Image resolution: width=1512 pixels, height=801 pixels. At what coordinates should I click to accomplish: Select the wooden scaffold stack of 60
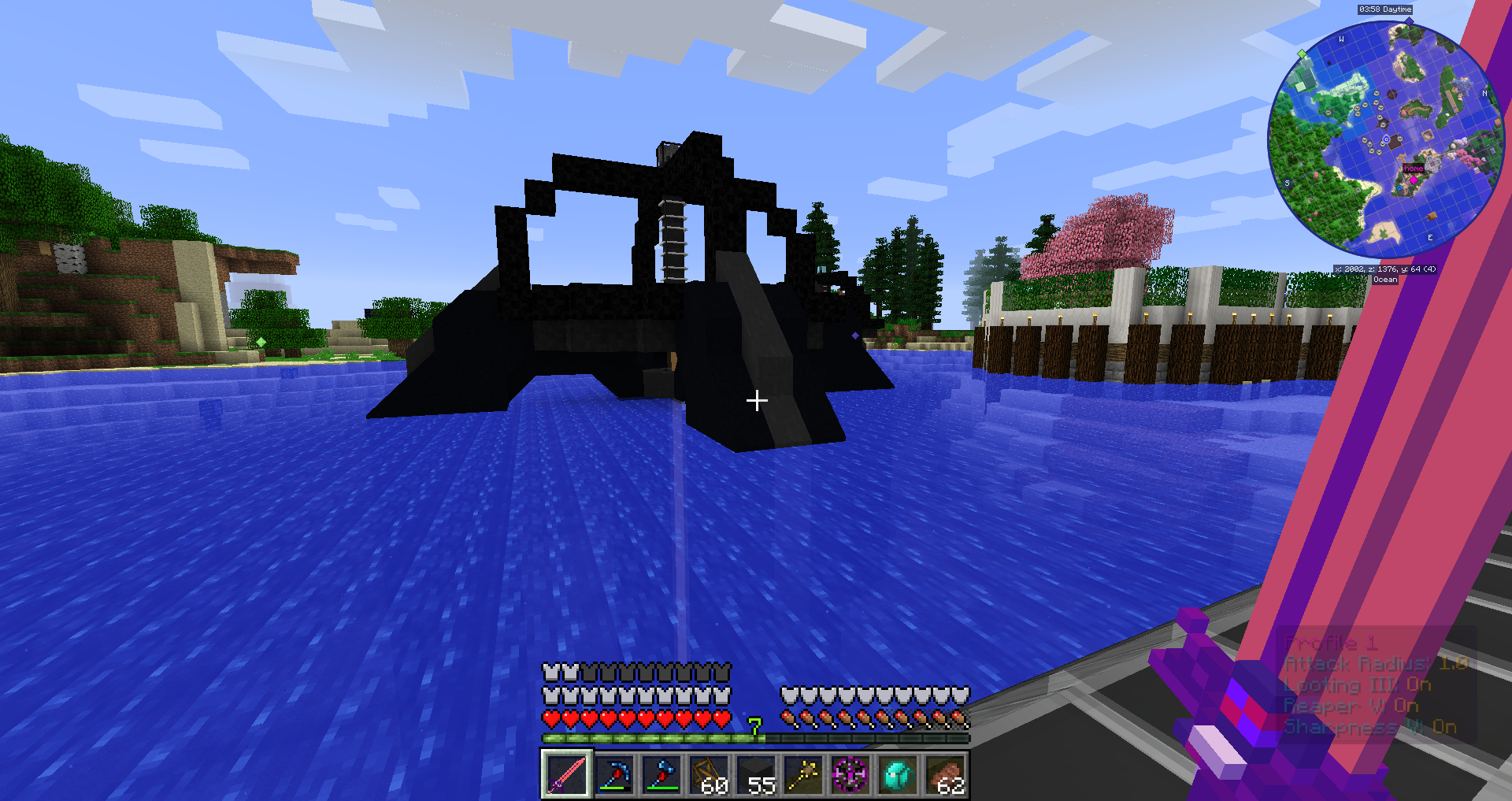tap(708, 774)
